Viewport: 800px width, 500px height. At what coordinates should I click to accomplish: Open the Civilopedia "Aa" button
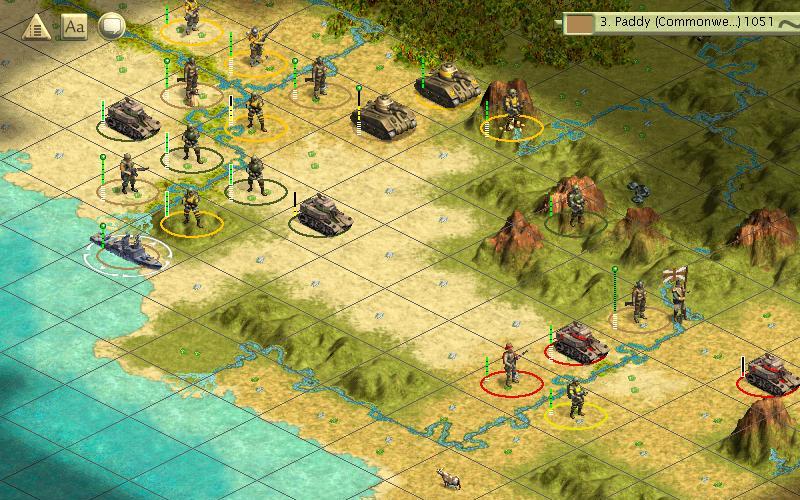(x=74, y=28)
